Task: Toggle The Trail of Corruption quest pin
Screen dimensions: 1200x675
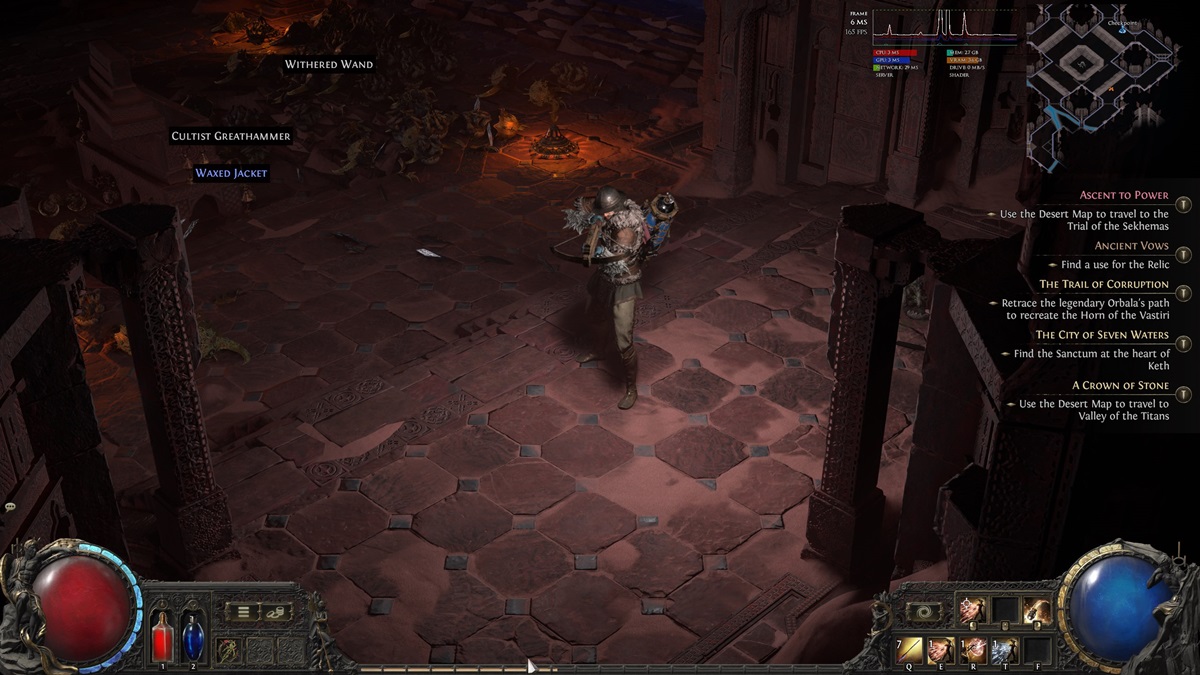Action: tap(1183, 294)
